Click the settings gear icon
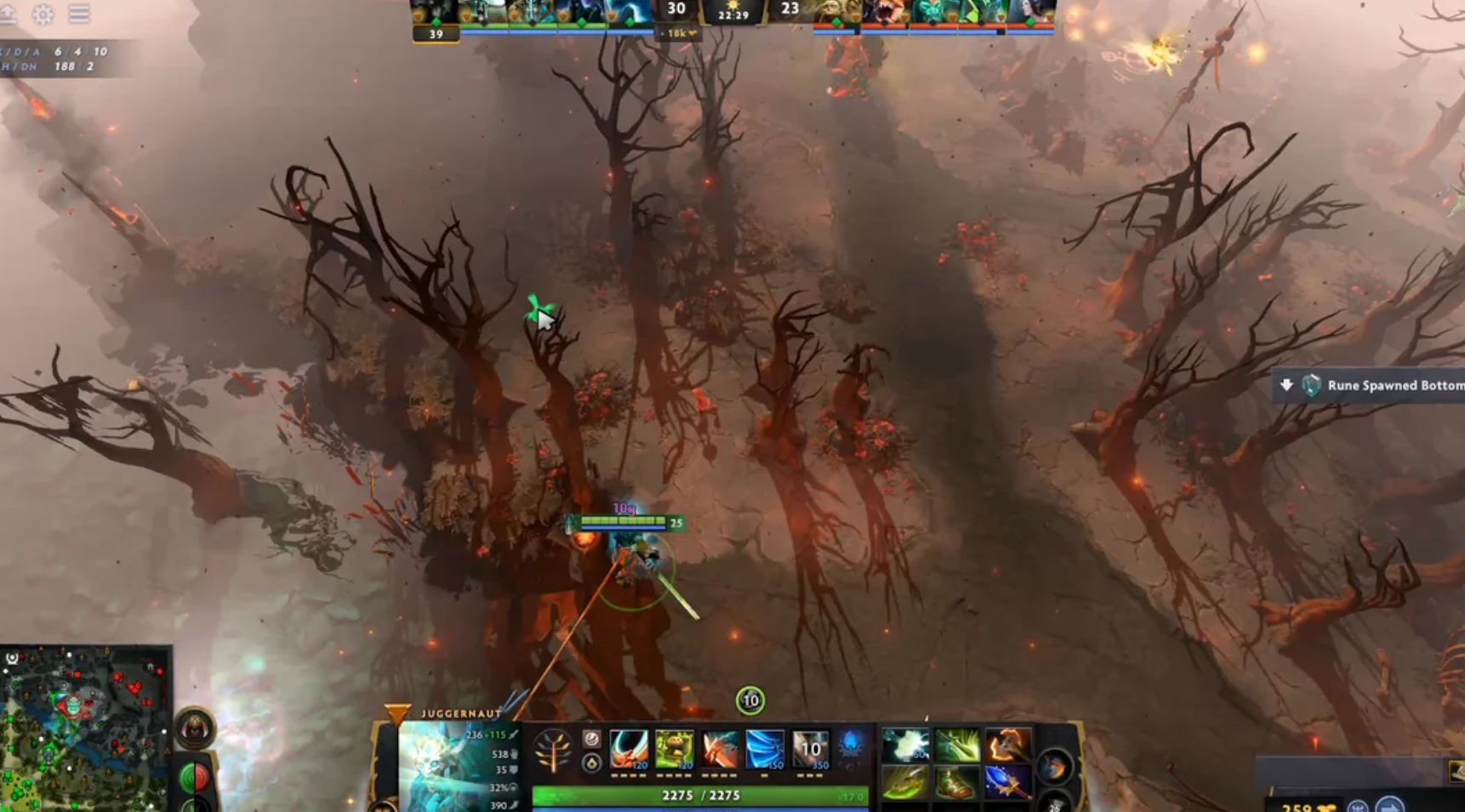The width and height of the screenshot is (1465, 812). [x=43, y=14]
